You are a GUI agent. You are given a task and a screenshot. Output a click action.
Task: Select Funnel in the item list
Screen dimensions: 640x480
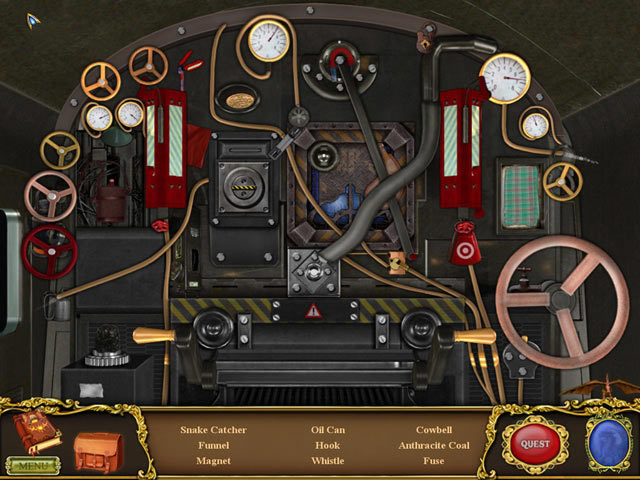tap(213, 445)
